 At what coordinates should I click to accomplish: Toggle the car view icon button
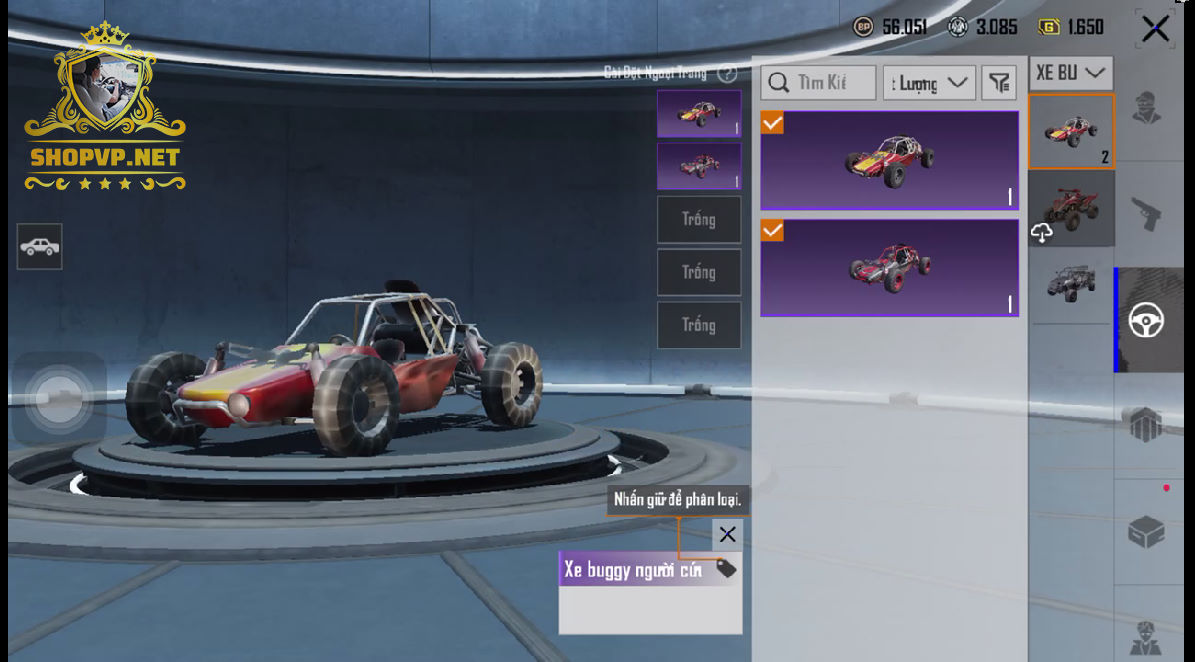pyautogui.click(x=39, y=246)
